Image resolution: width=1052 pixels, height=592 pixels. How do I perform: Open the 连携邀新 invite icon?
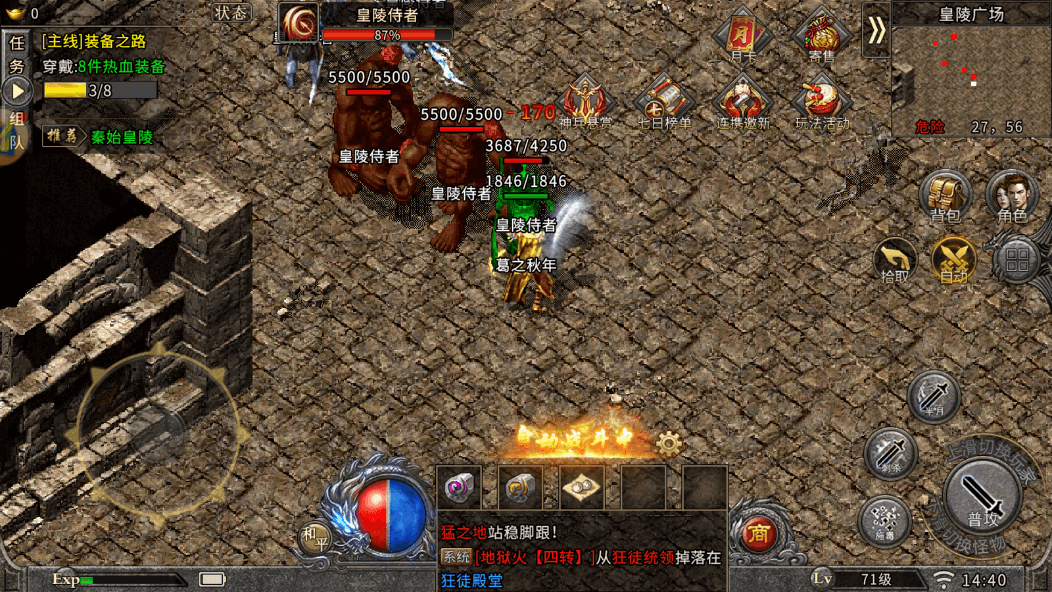click(x=743, y=103)
